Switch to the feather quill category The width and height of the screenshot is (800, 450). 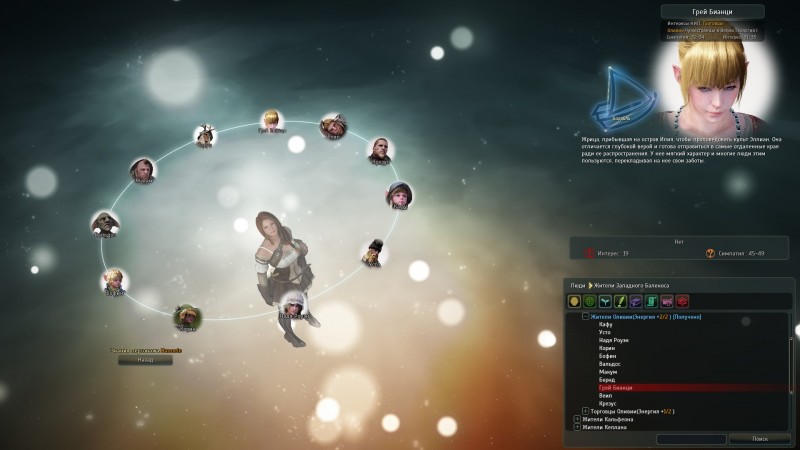click(621, 301)
